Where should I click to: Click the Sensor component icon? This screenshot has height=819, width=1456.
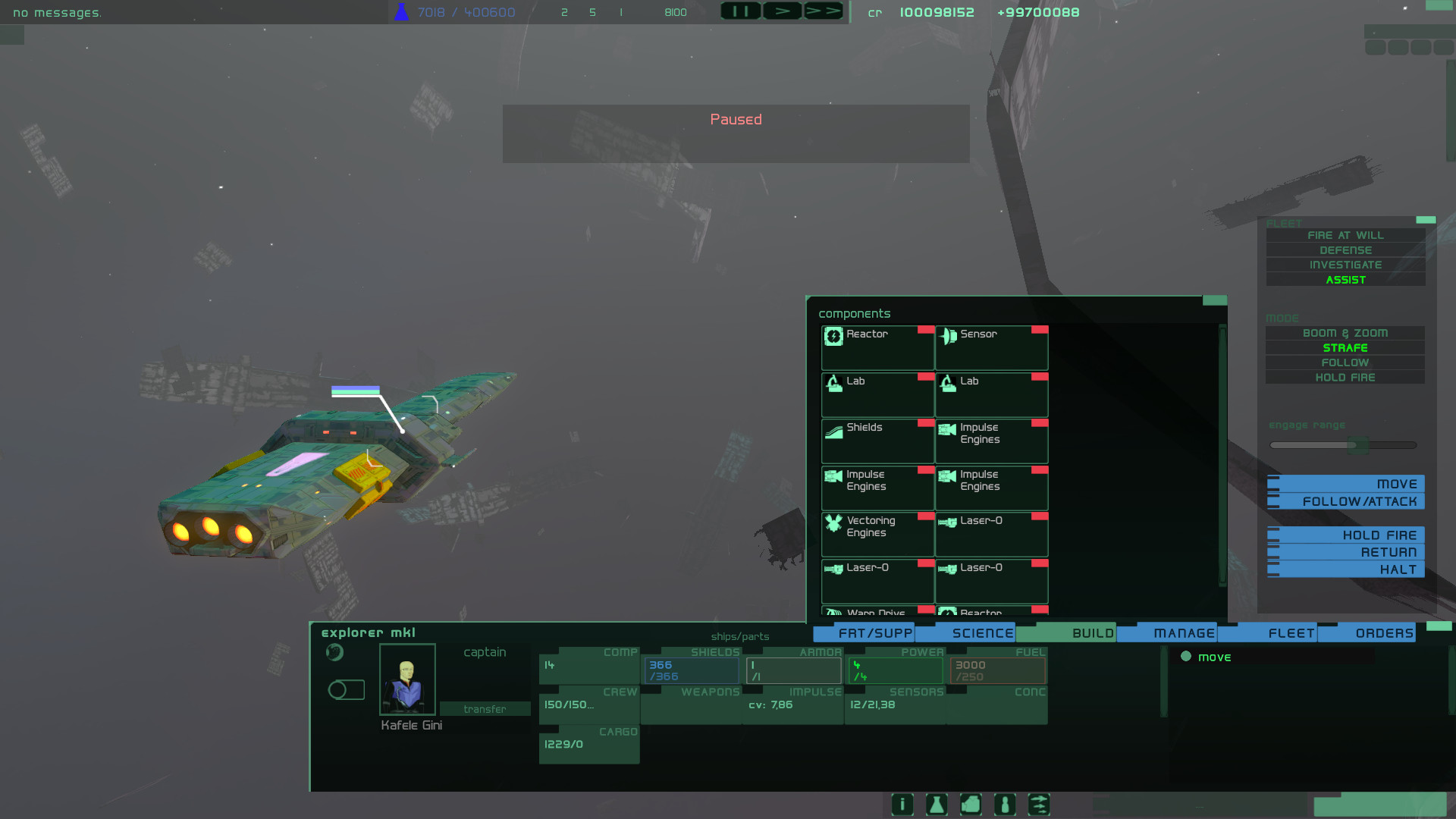click(948, 336)
